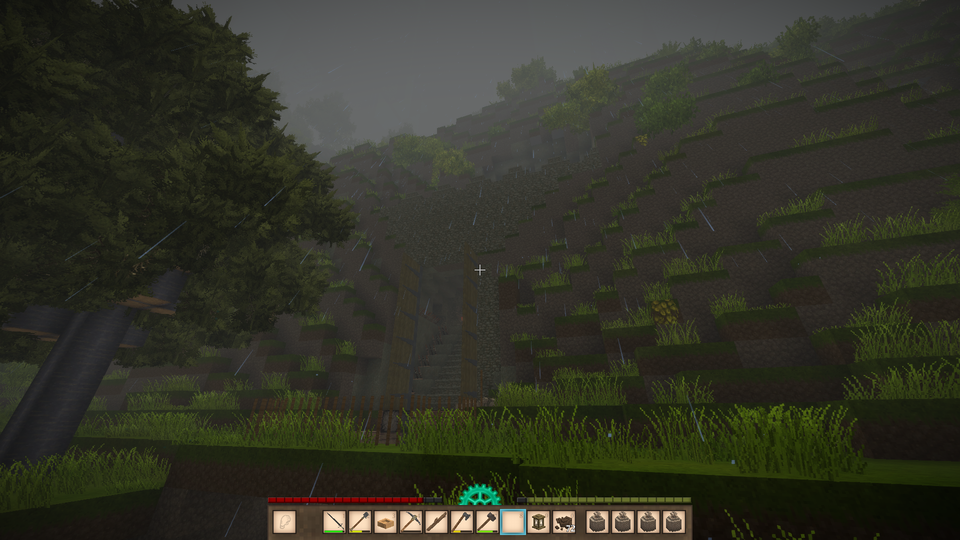Choose the charcoal pile hotbar slot

[562, 521]
